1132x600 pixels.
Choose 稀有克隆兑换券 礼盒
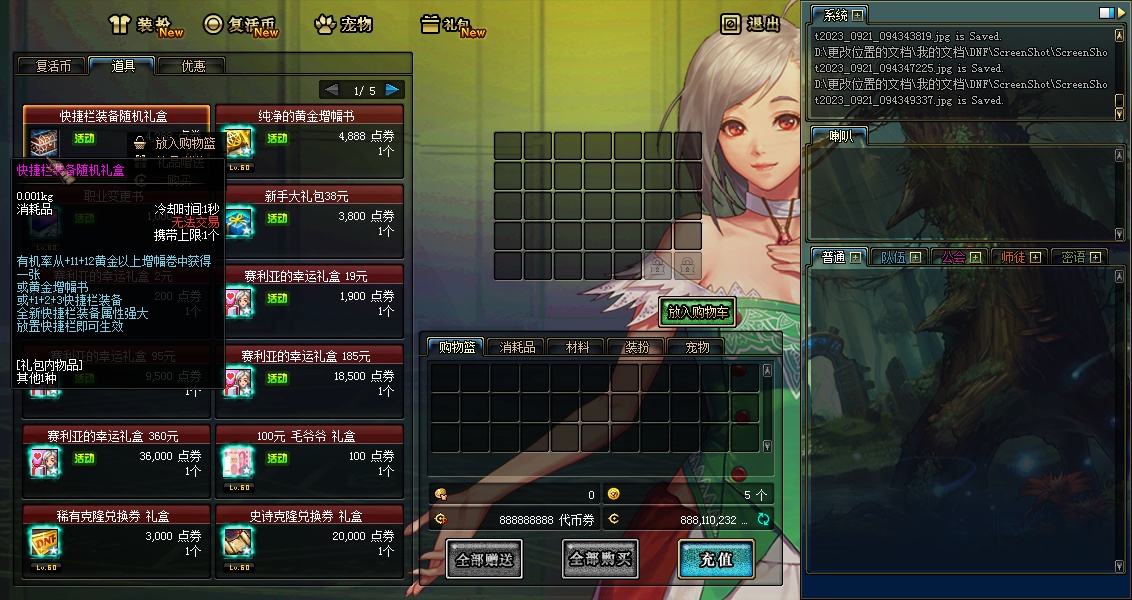pos(116,516)
